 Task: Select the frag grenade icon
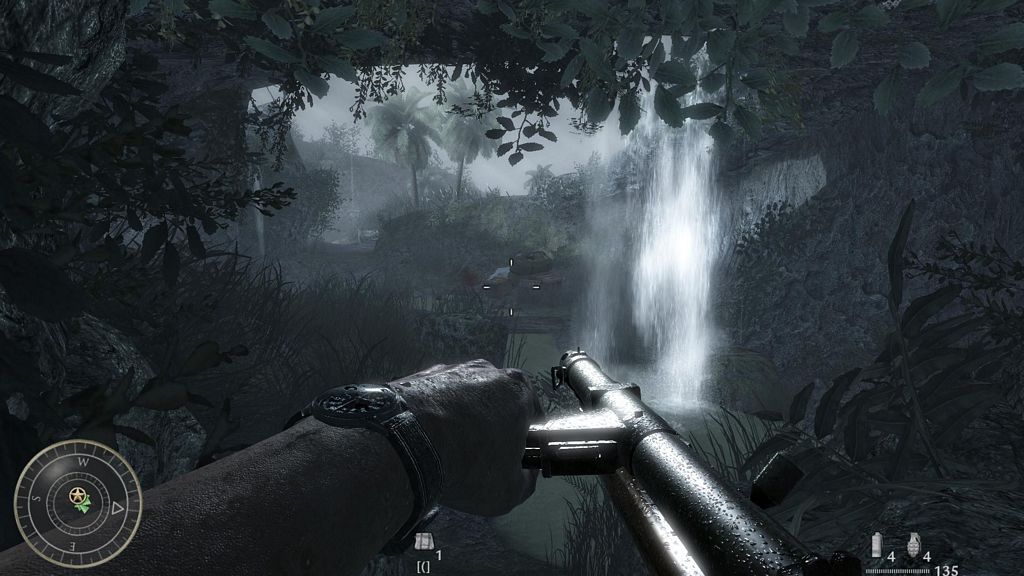(911, 544)
